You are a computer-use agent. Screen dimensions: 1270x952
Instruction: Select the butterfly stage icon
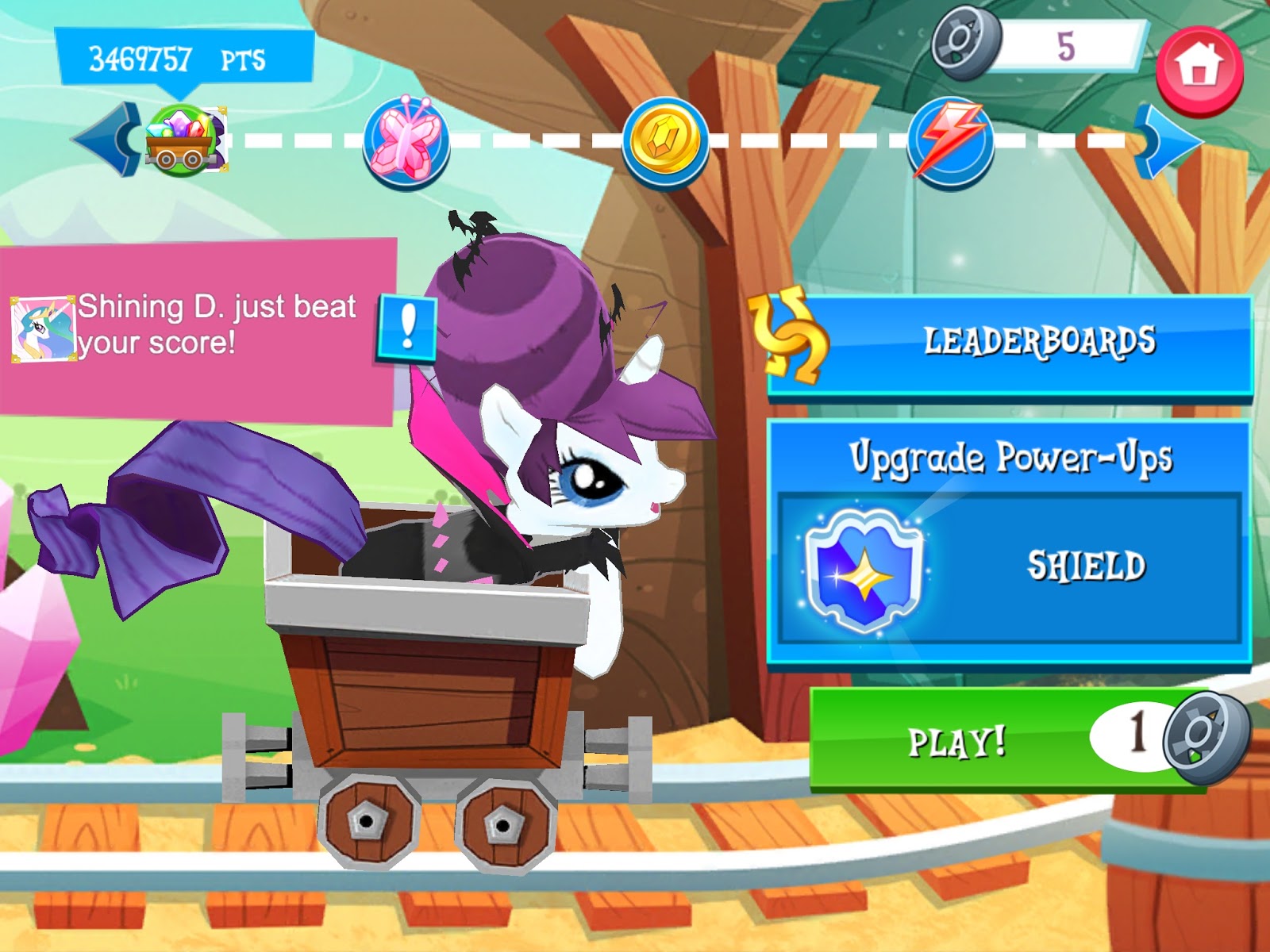click(405, 143)
